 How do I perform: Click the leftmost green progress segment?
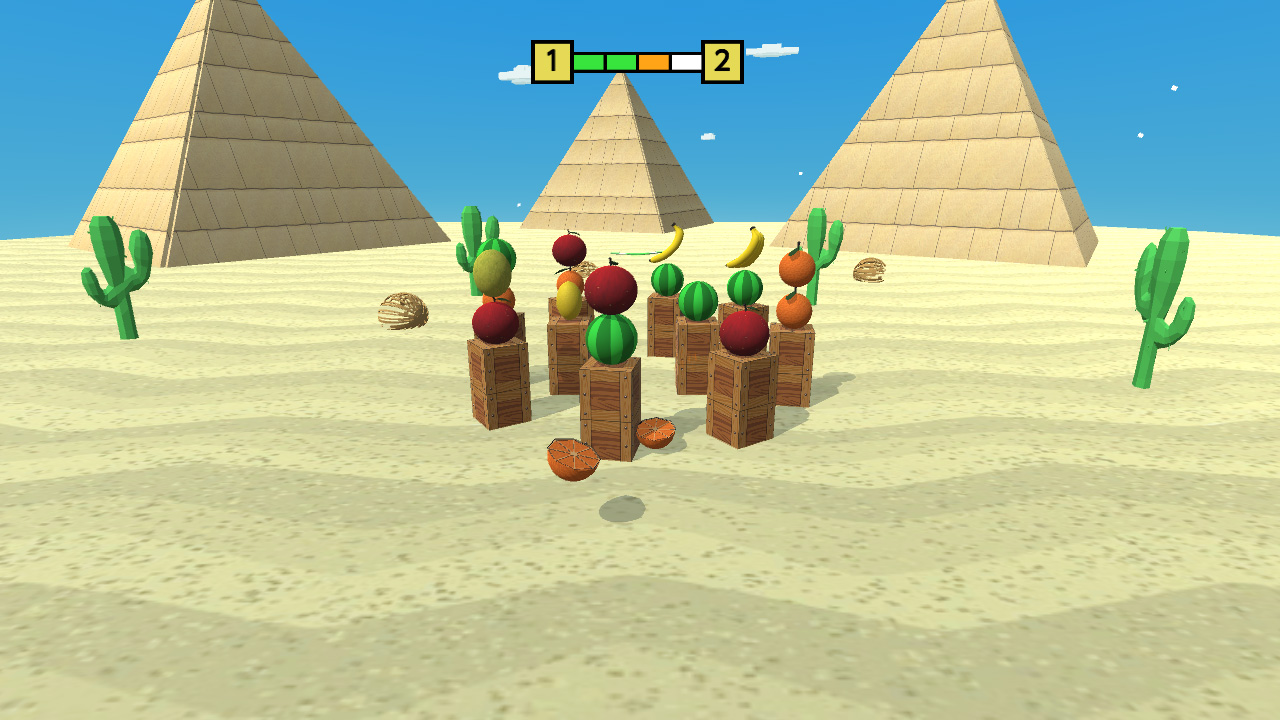(x=590, y=60)
